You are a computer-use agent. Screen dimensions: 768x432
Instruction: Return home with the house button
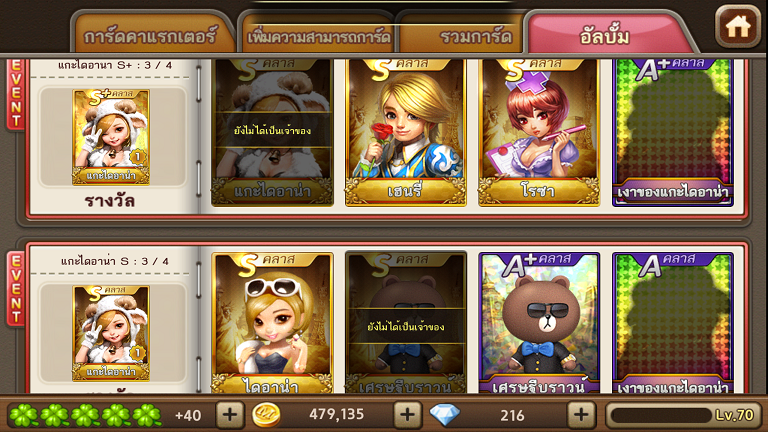738,26
